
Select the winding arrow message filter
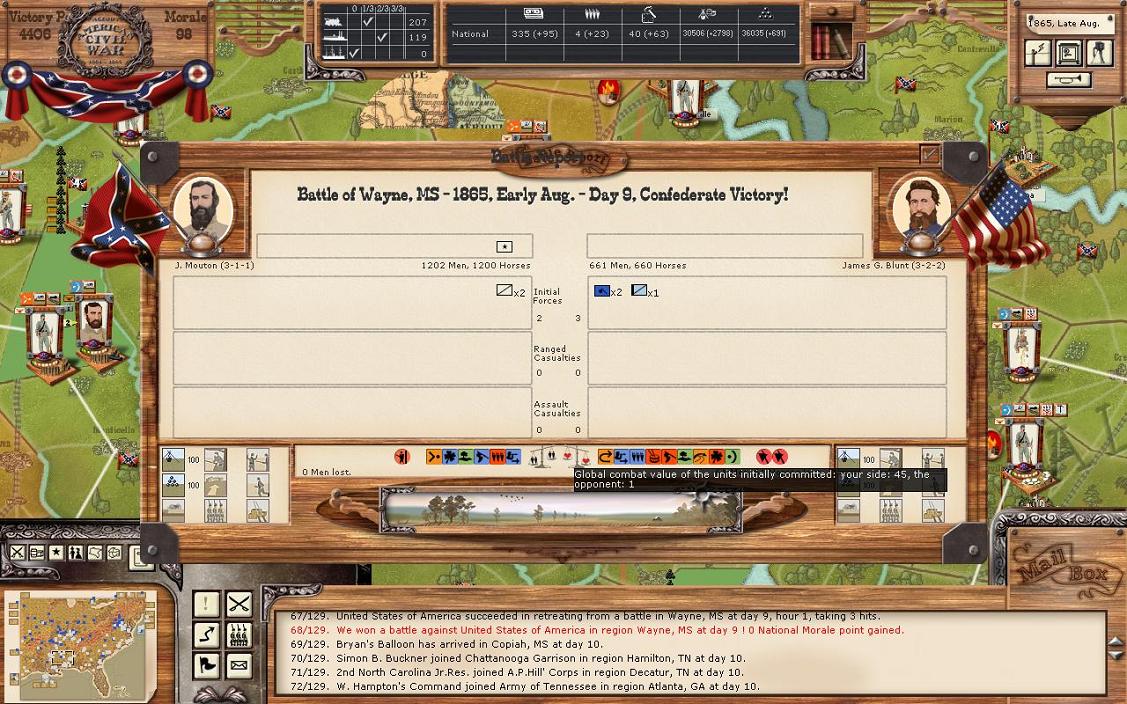click(x=206, y=634)
